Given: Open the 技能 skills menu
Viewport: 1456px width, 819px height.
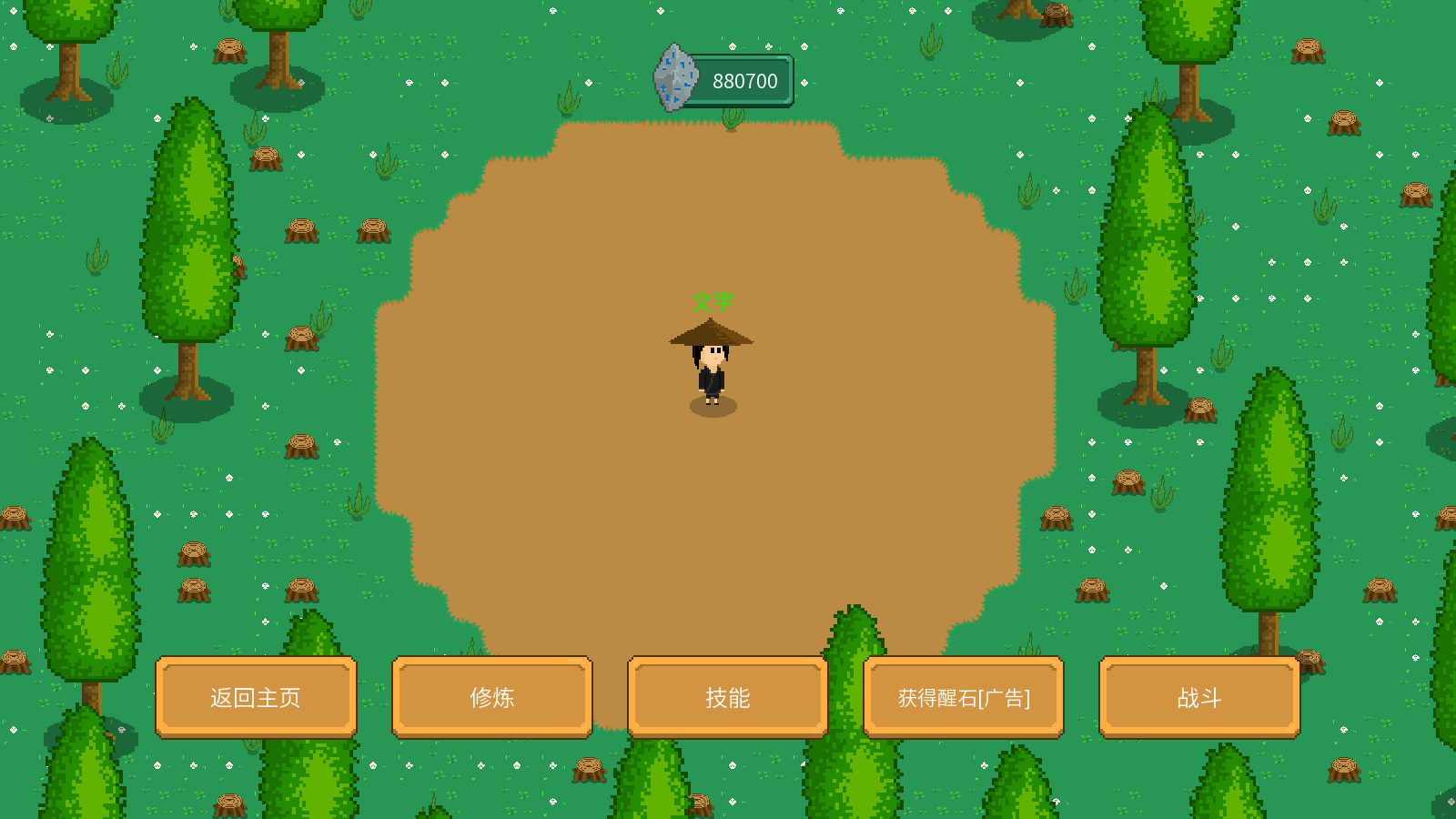Looking at the screenshot, I should point(728,697).
